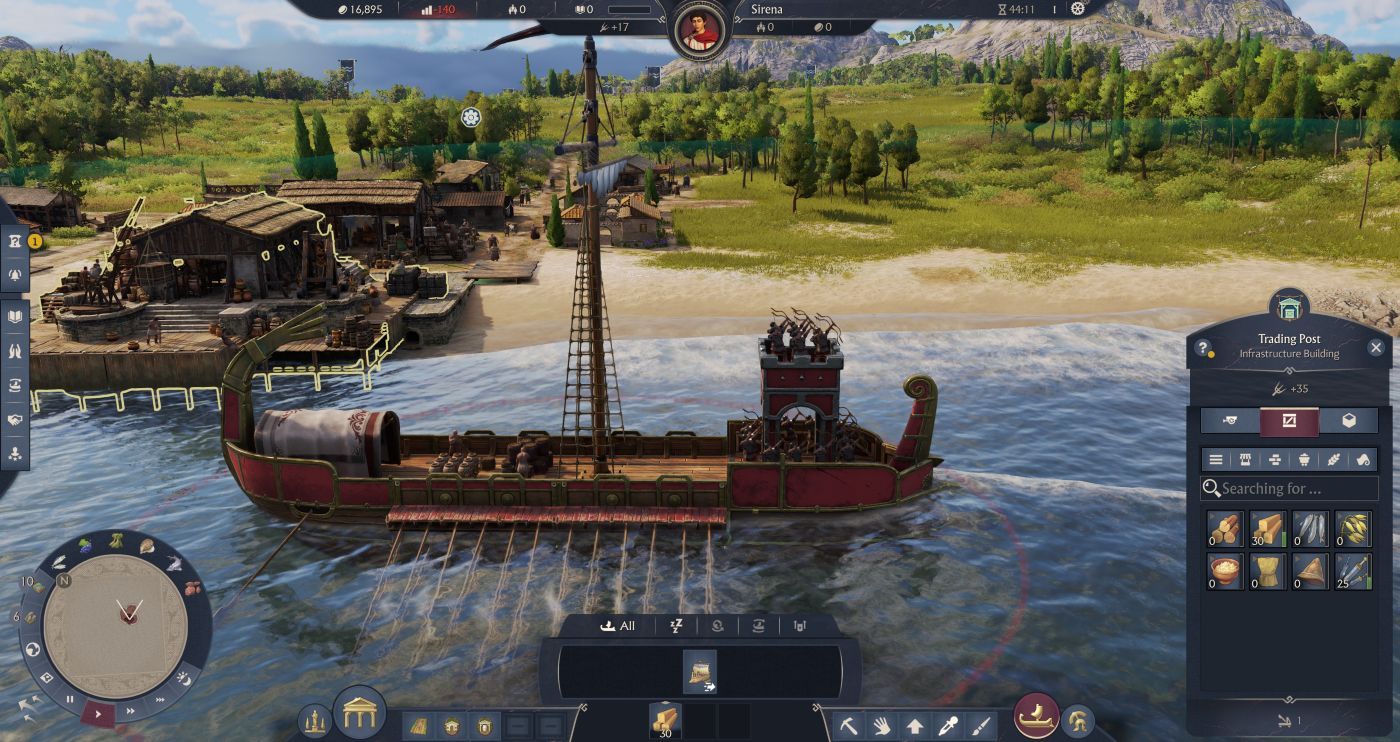Set game speed to fast forward
The width and height of the screenshot is (1400, 742).
130,711
